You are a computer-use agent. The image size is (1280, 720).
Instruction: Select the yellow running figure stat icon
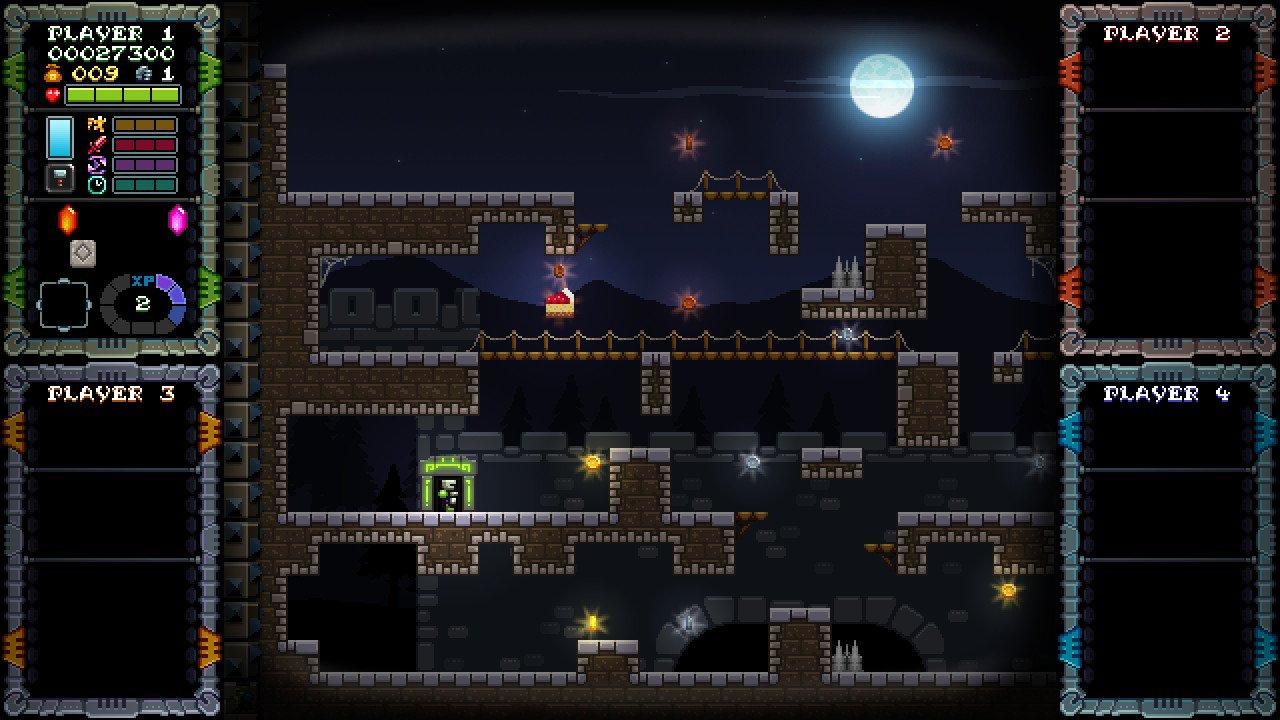[97, 125]
